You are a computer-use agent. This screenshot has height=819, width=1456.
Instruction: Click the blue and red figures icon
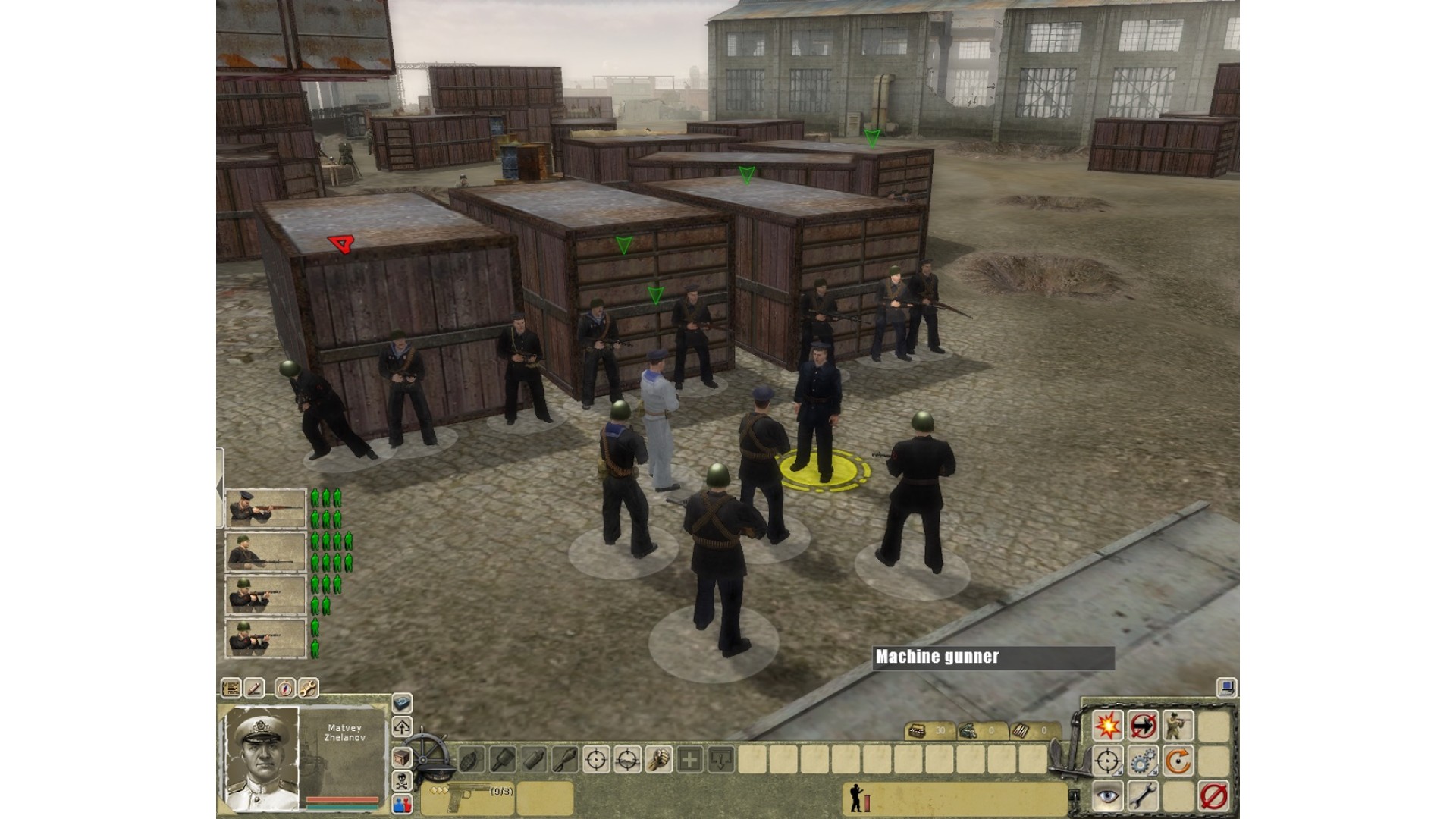click(x=402, y=804)
